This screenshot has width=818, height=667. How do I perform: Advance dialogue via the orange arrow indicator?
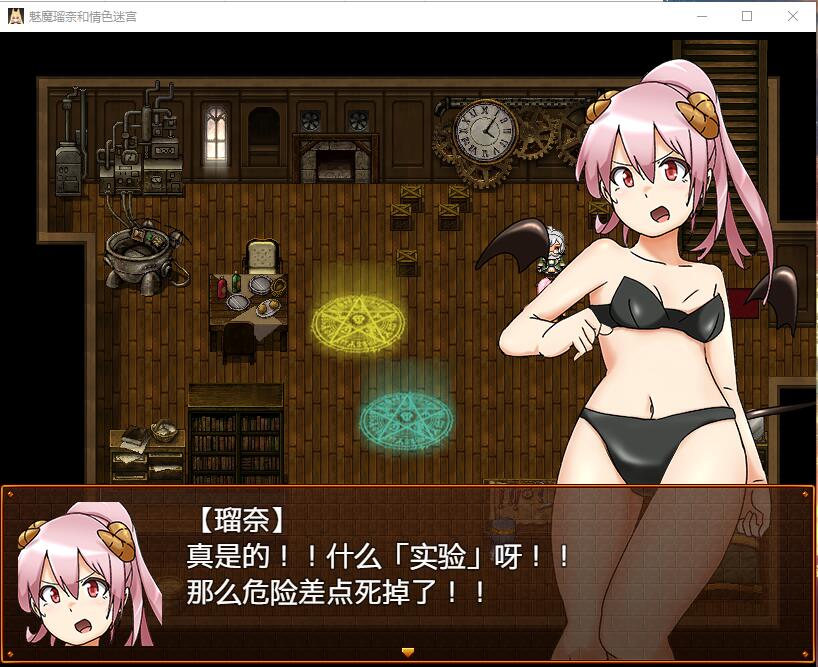407,652
